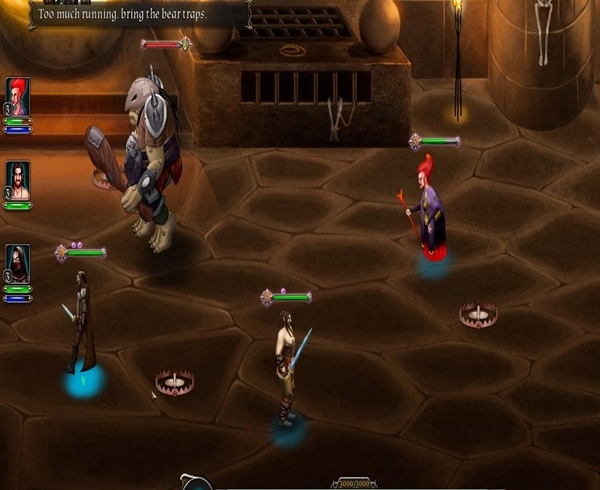Image resolution: width=600 pixels, height=490 pixels.
Task: Select the red-haired mage party portrait
Action: tap(18, 97)
